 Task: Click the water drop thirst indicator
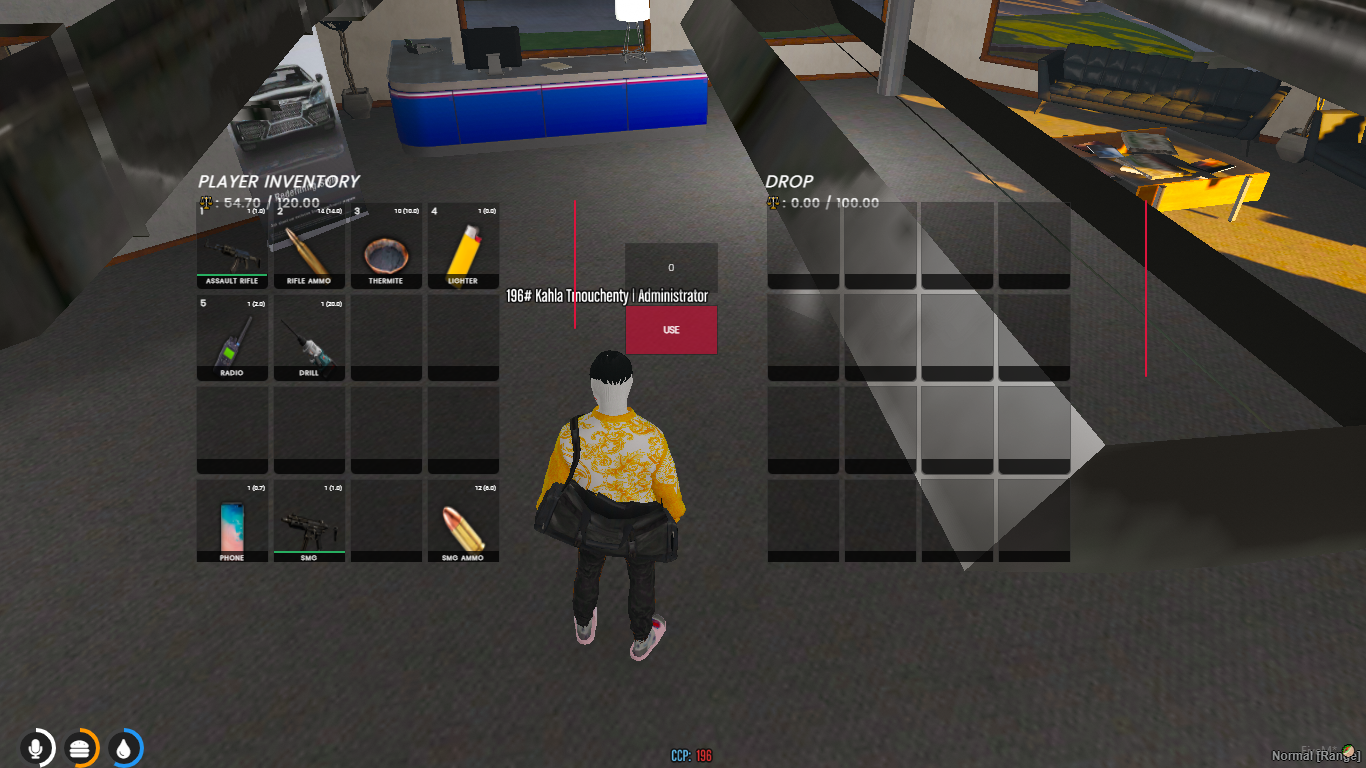124,748
